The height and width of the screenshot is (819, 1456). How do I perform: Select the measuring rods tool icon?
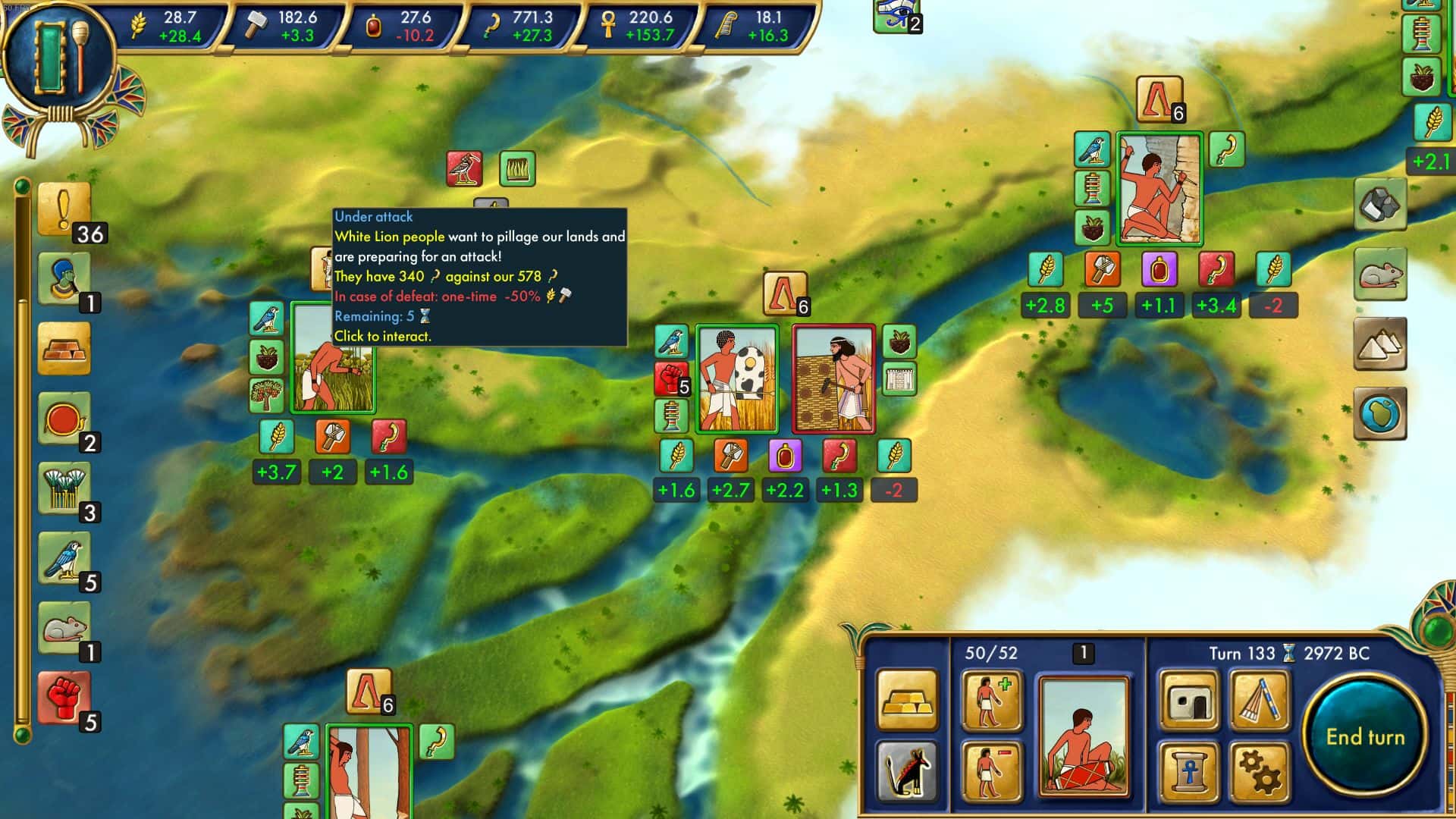(1261, 701)
